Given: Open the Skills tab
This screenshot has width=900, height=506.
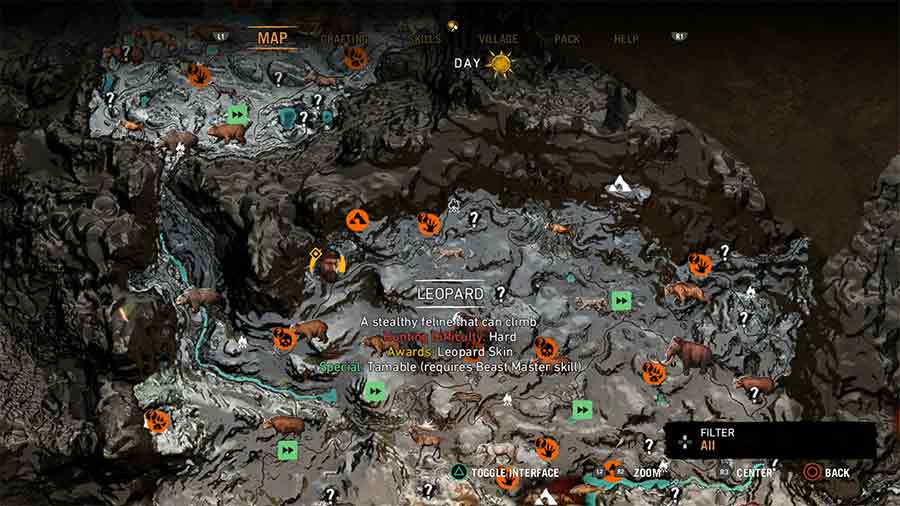Looking at the screenshot, I should point(426,39).
